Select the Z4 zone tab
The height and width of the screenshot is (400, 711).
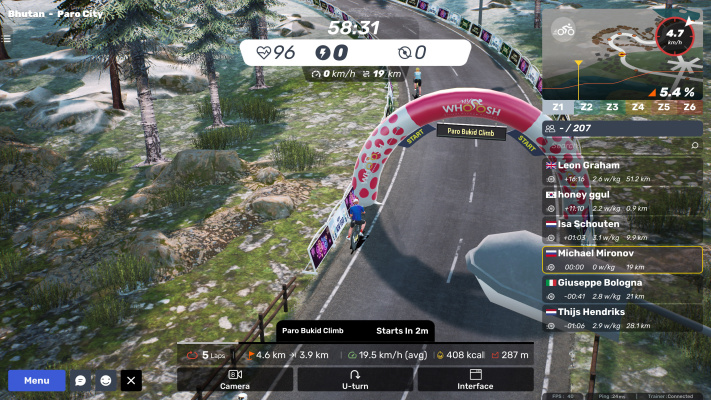click(638, 107)
